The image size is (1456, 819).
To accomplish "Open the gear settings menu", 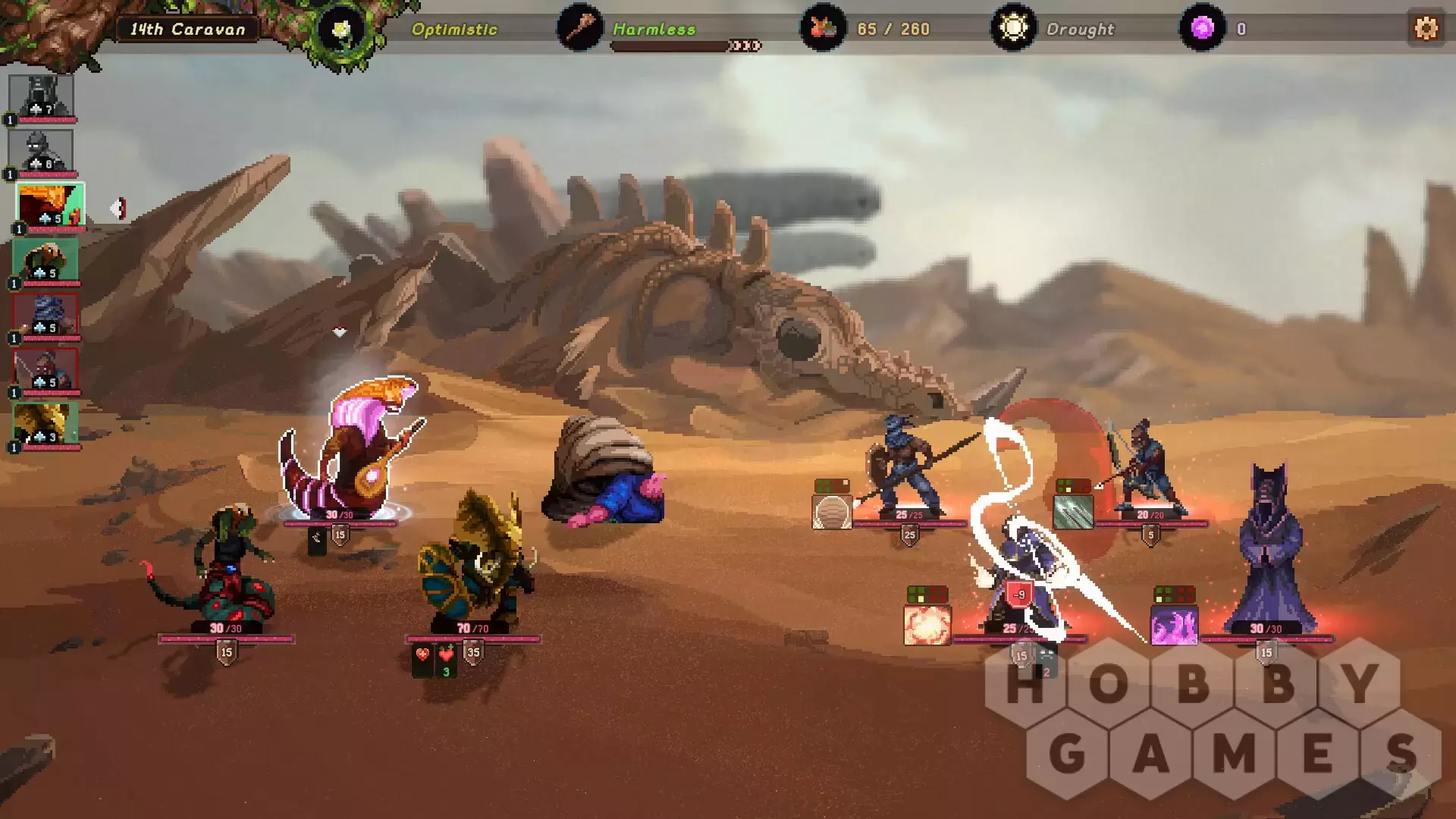I will (1426, 29).
